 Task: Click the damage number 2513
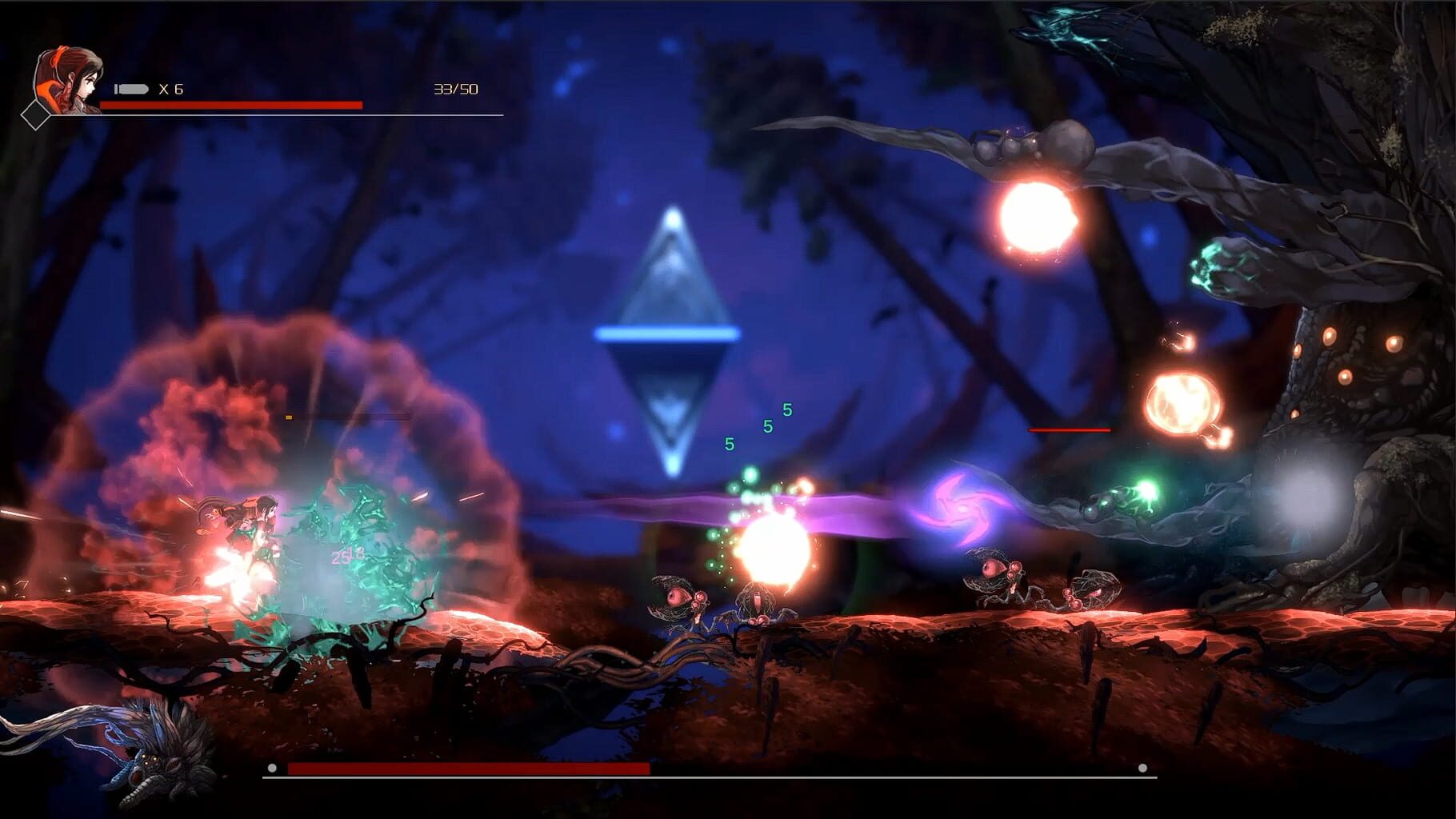pyautogui.click(x=350, y=554)
